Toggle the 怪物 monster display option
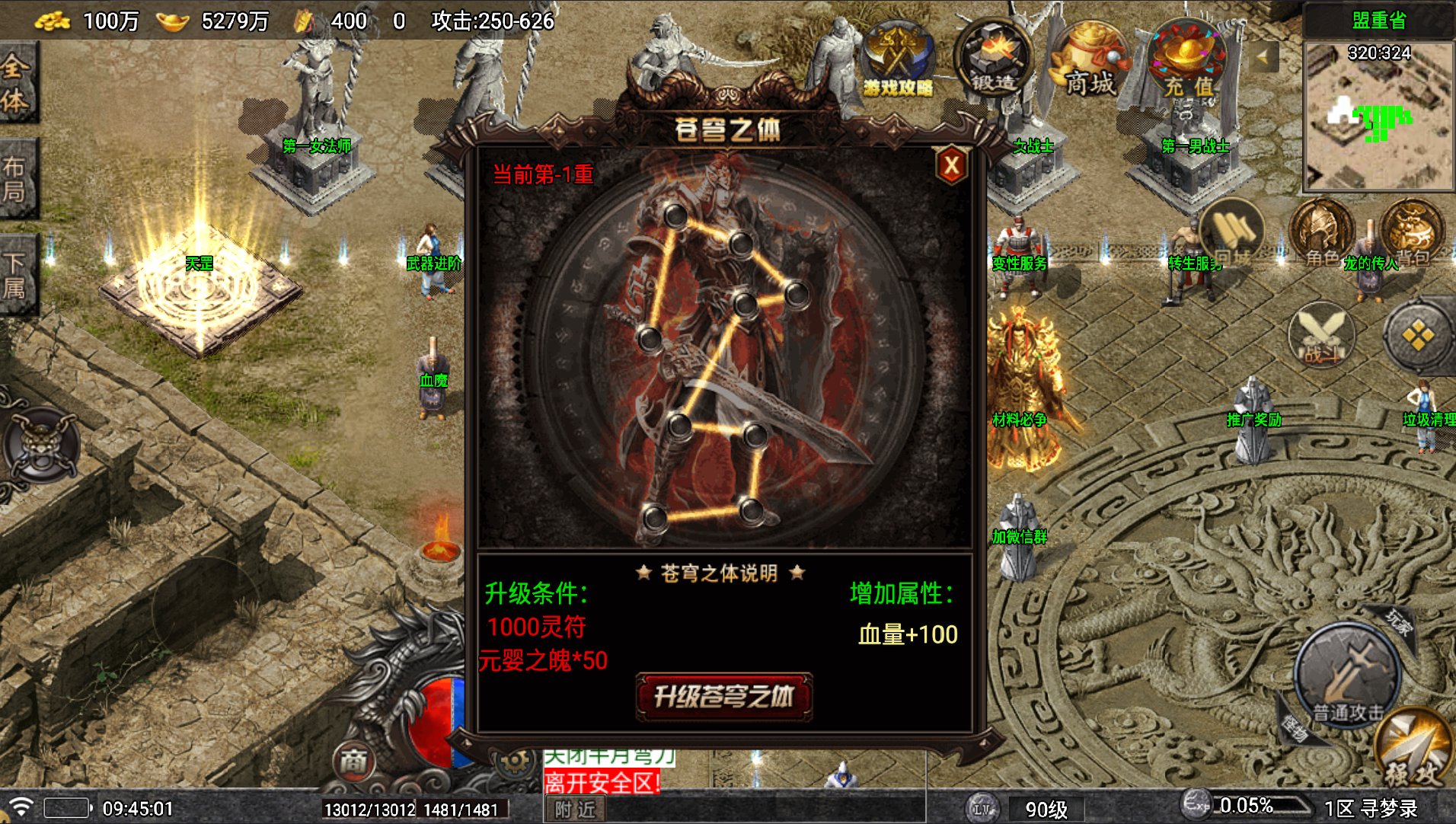Viewport: 1456px width, 824px height. pyautogui.click(x=1295, y=727)
